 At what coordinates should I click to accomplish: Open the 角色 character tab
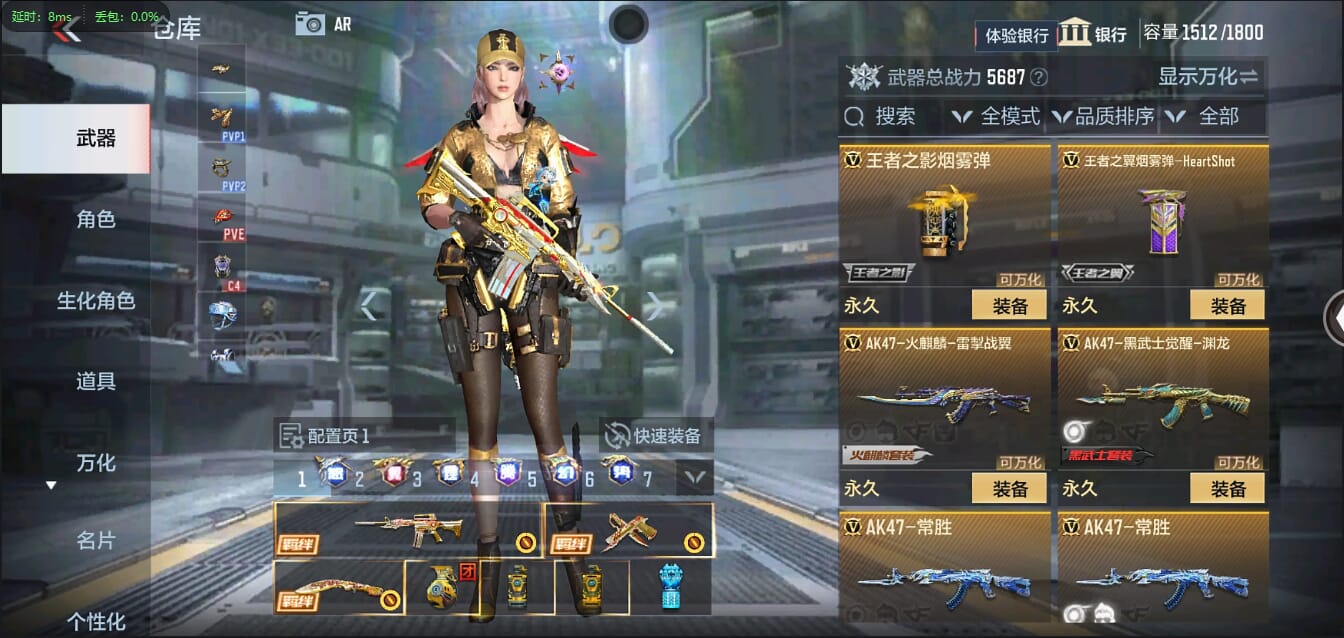click(95, 220)
